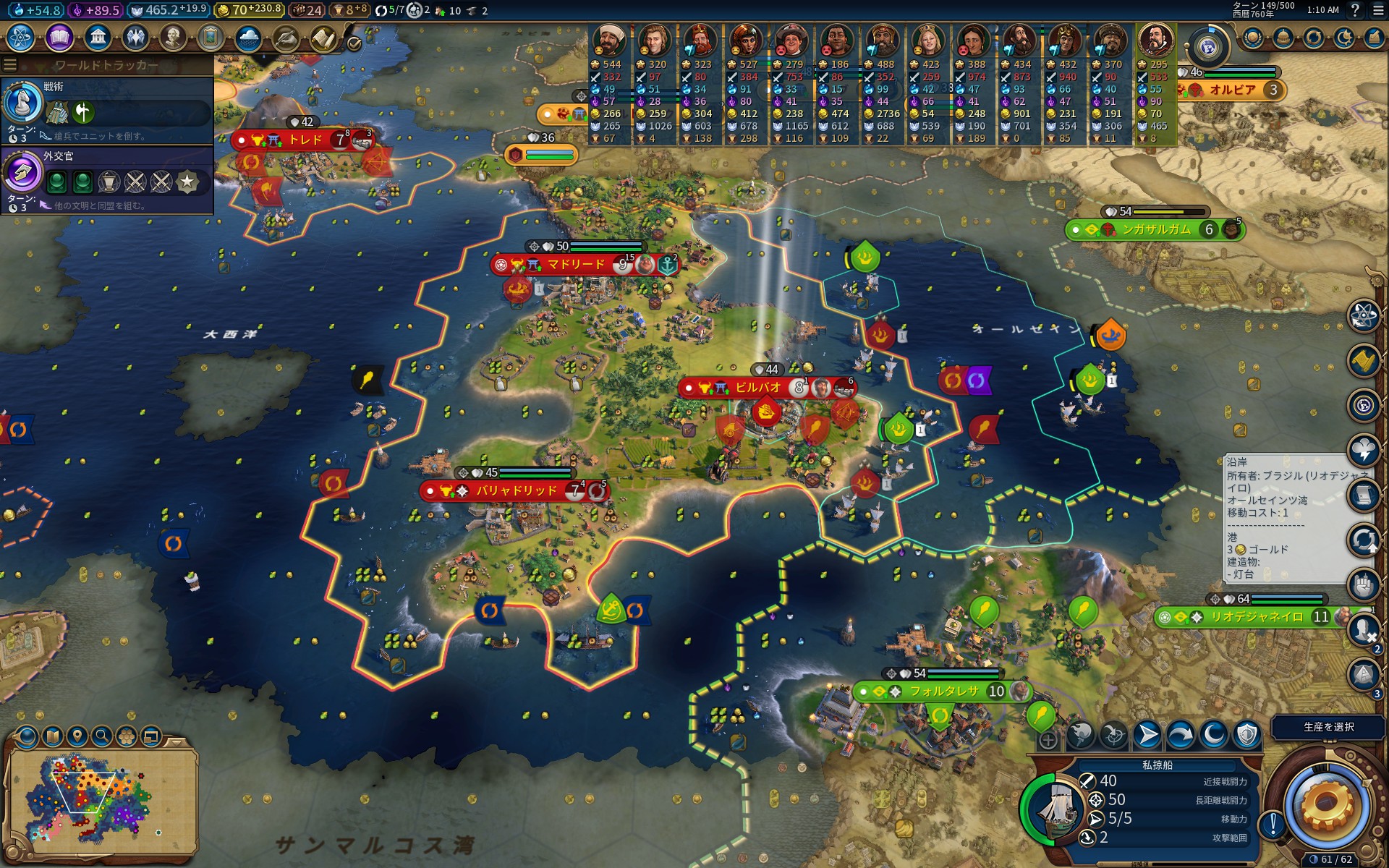The height and width of the screenshot is (868, 1389).
Task: Open the climate rain cloud icon
Action: tap(248, 38)
